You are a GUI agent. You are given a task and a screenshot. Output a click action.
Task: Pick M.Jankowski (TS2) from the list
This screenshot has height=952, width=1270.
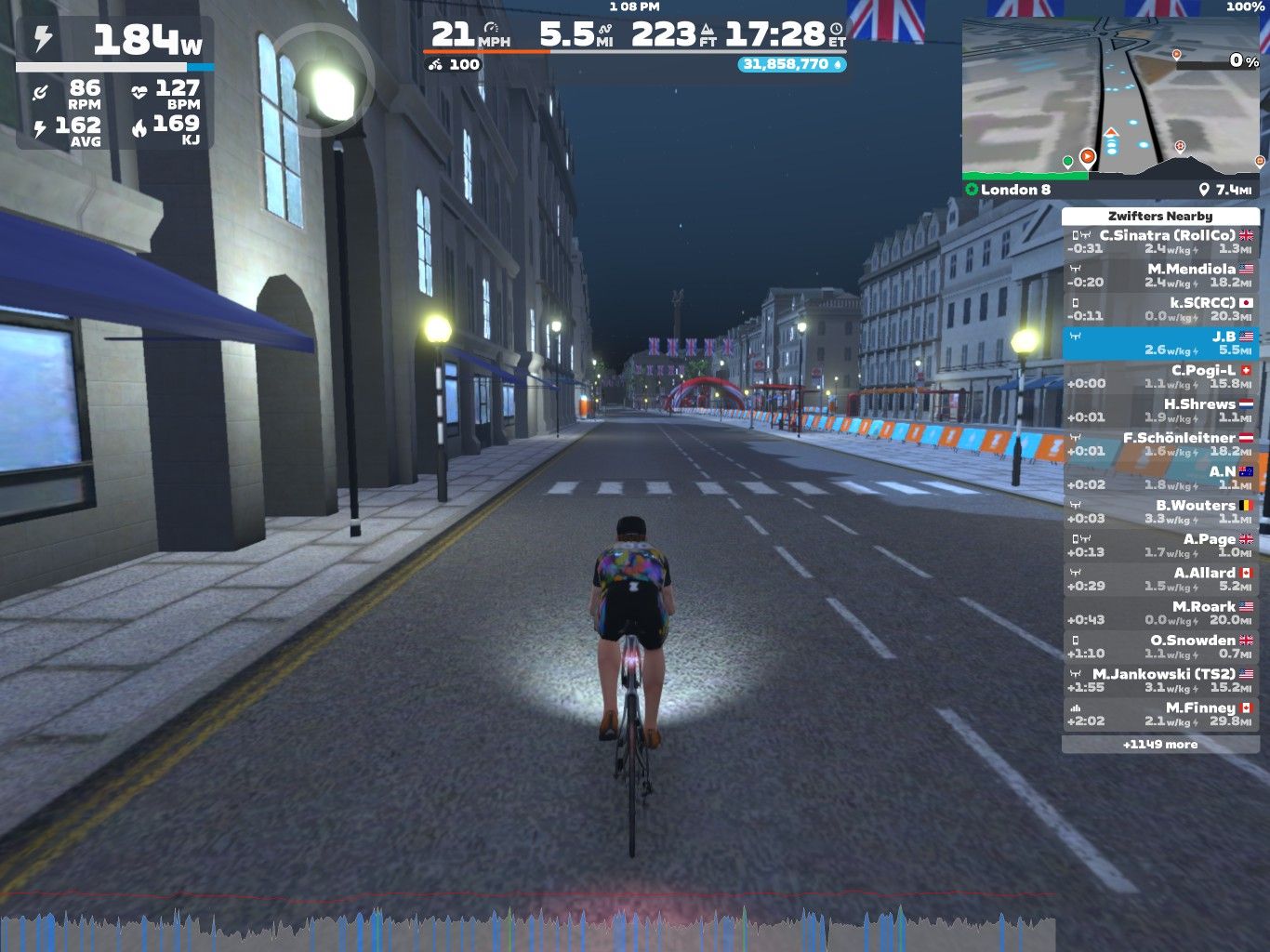[1160, 680]
